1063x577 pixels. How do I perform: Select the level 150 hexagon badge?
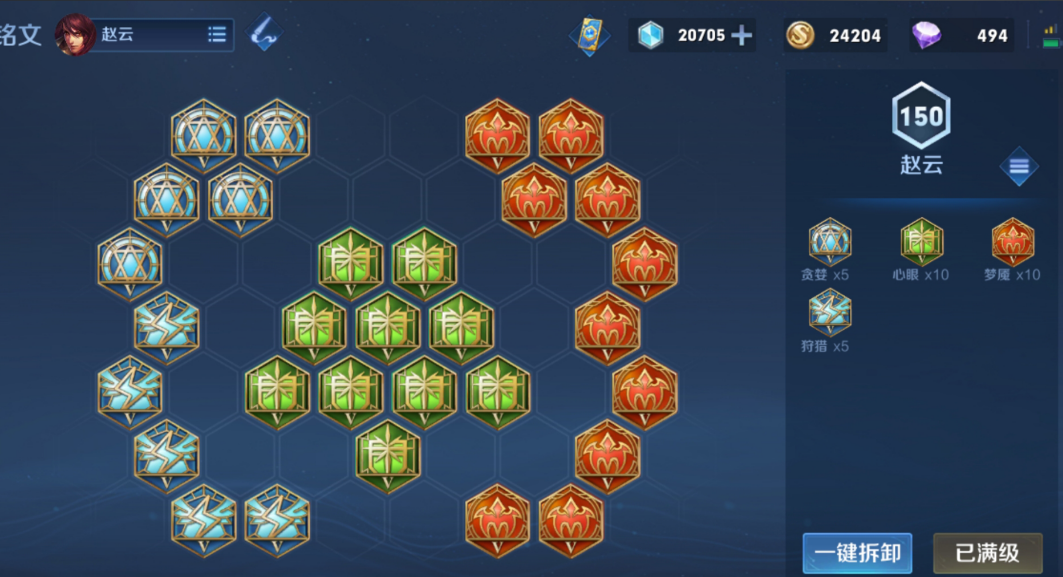(x=920, y=117)
